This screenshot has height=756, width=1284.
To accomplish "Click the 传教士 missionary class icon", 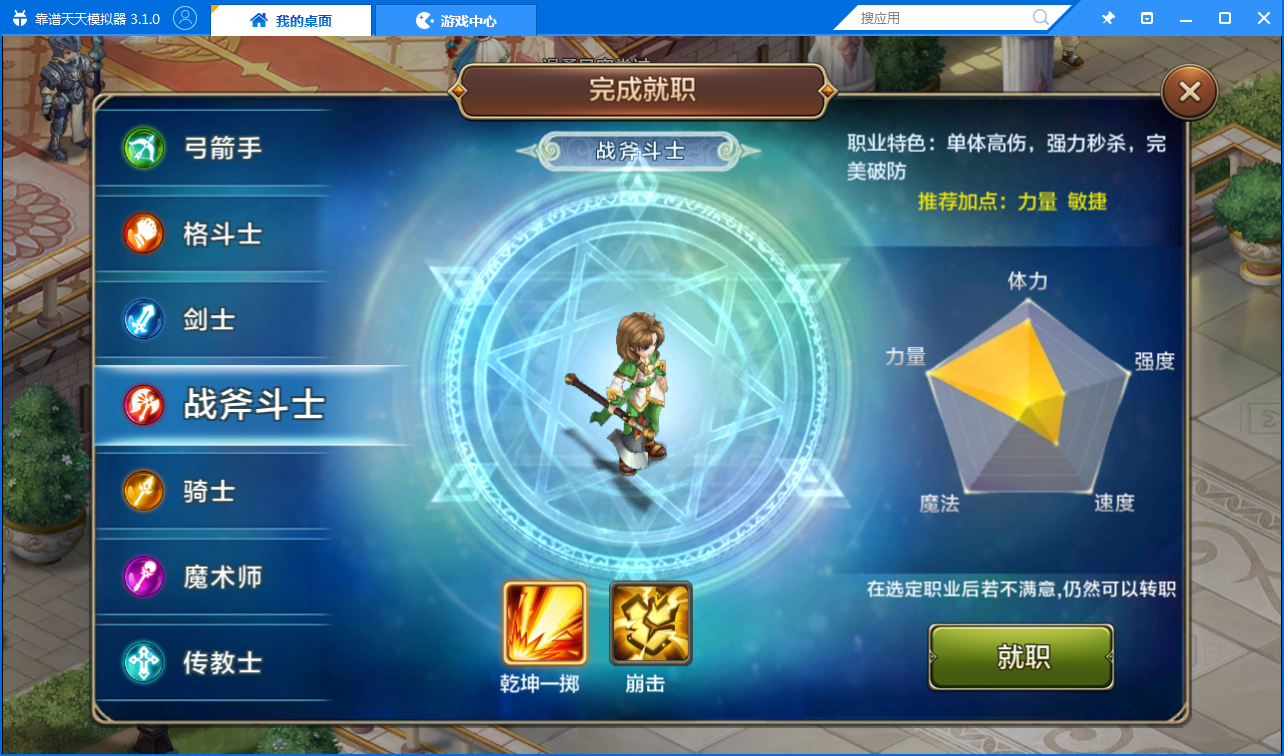I will (142, 662).
